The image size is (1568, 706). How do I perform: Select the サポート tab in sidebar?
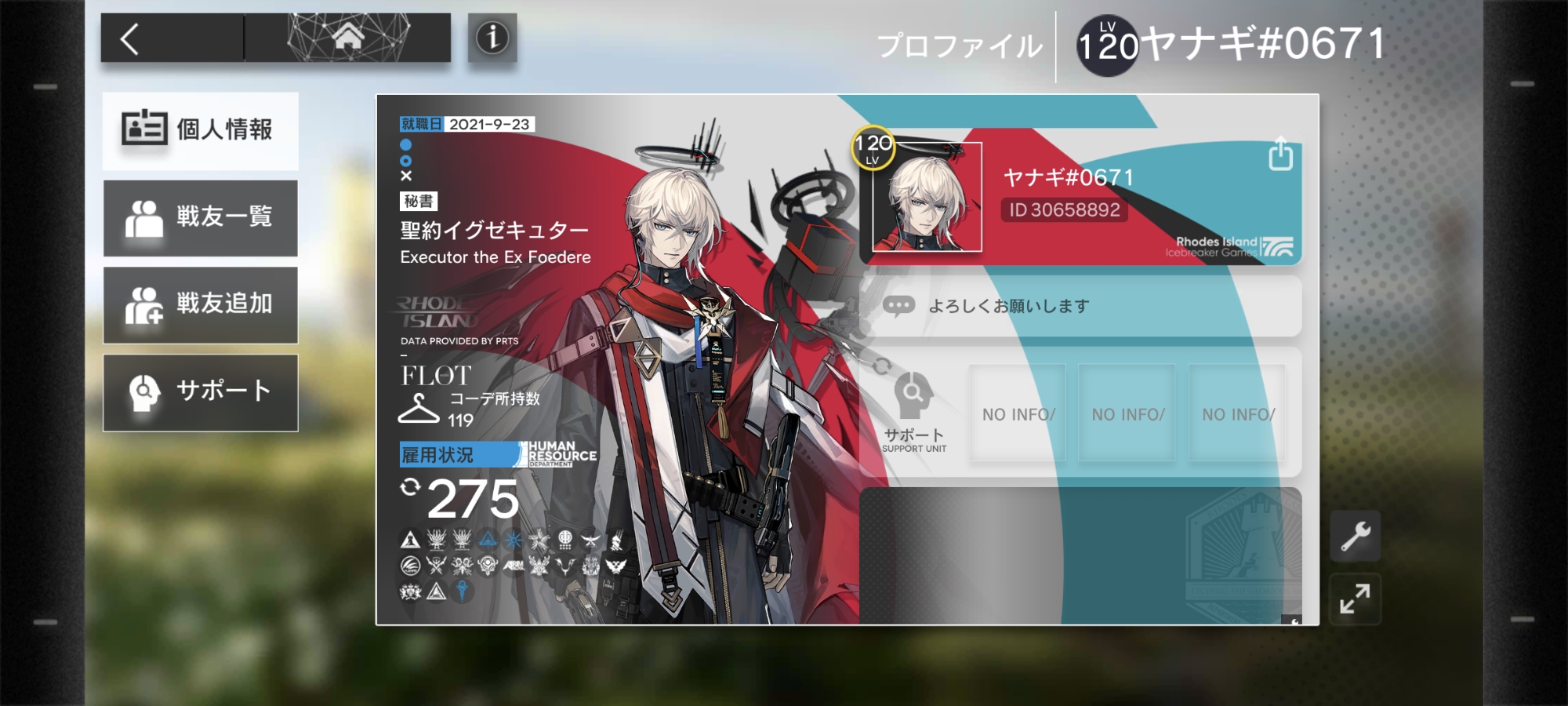point(200,391)
